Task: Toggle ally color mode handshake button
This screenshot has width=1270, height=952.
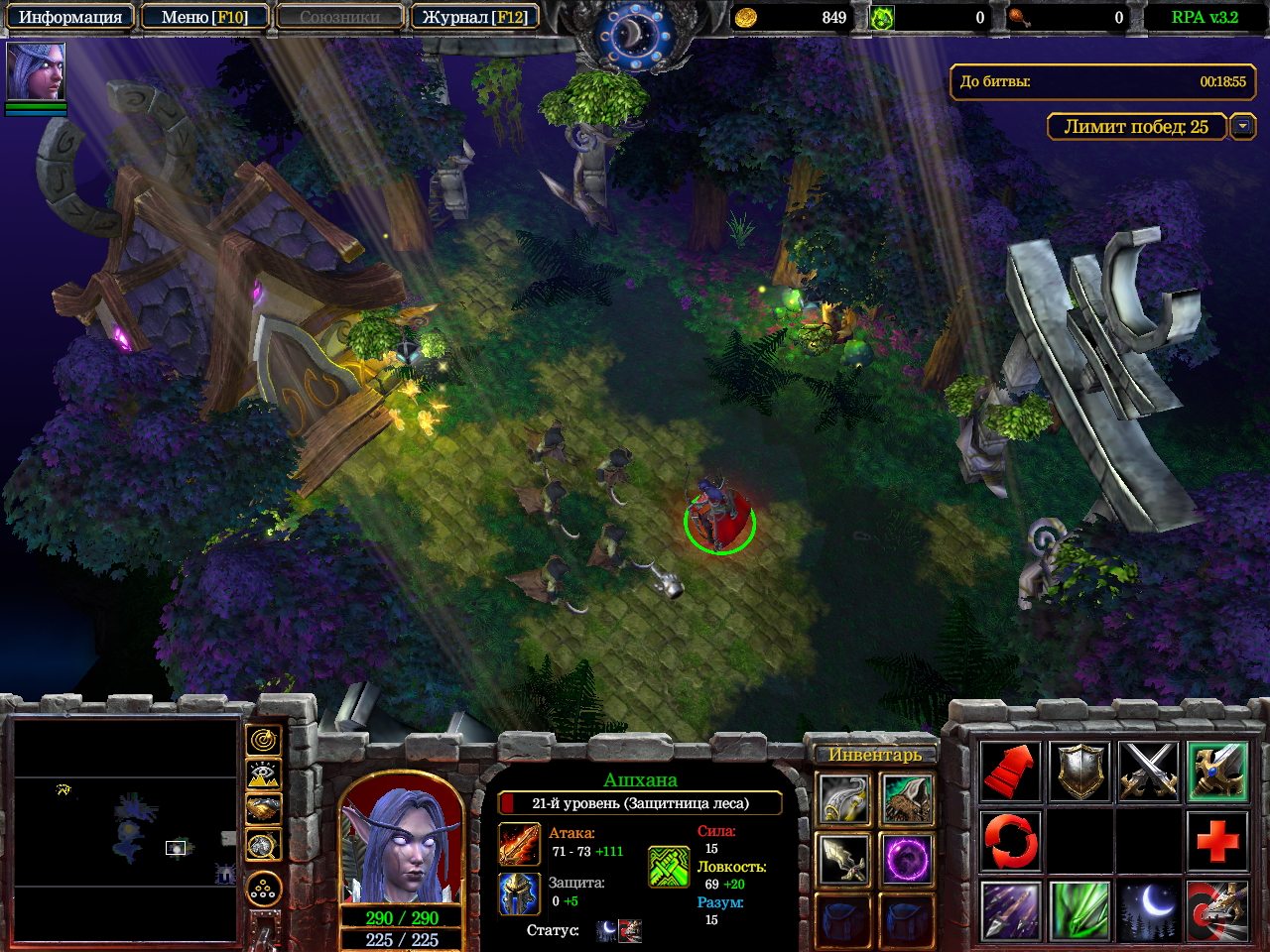Action: point(263,809)
